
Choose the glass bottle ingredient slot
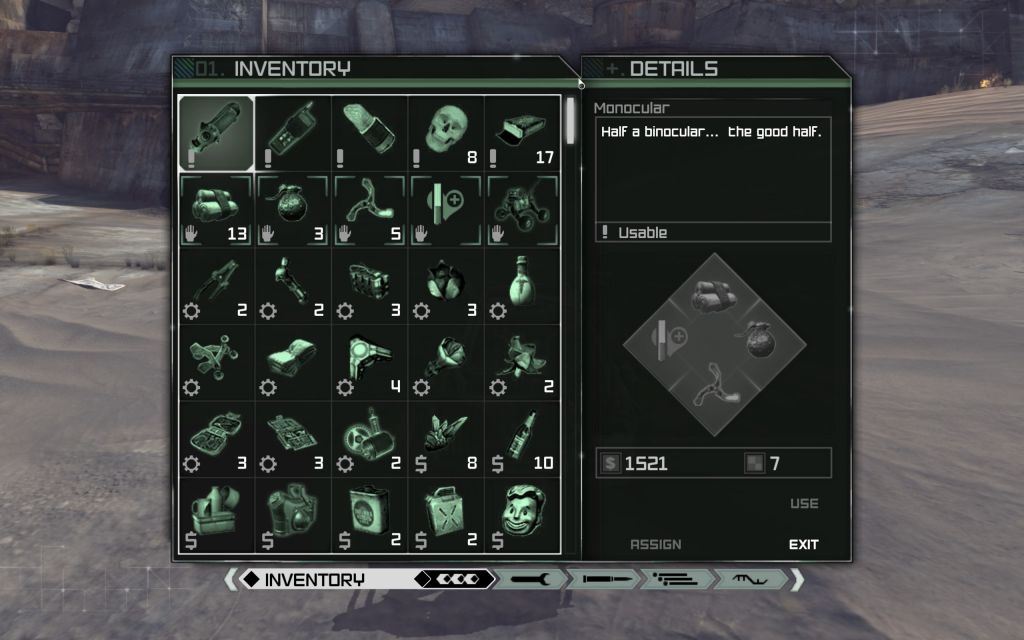coord(522,287)
